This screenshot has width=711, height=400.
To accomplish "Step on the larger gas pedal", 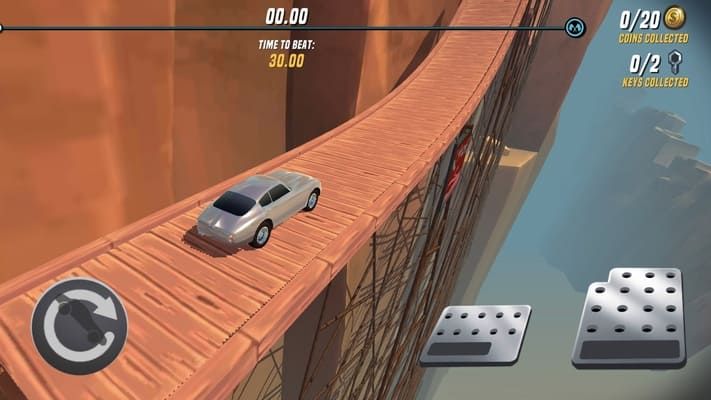I will click(x=630, y=317).
